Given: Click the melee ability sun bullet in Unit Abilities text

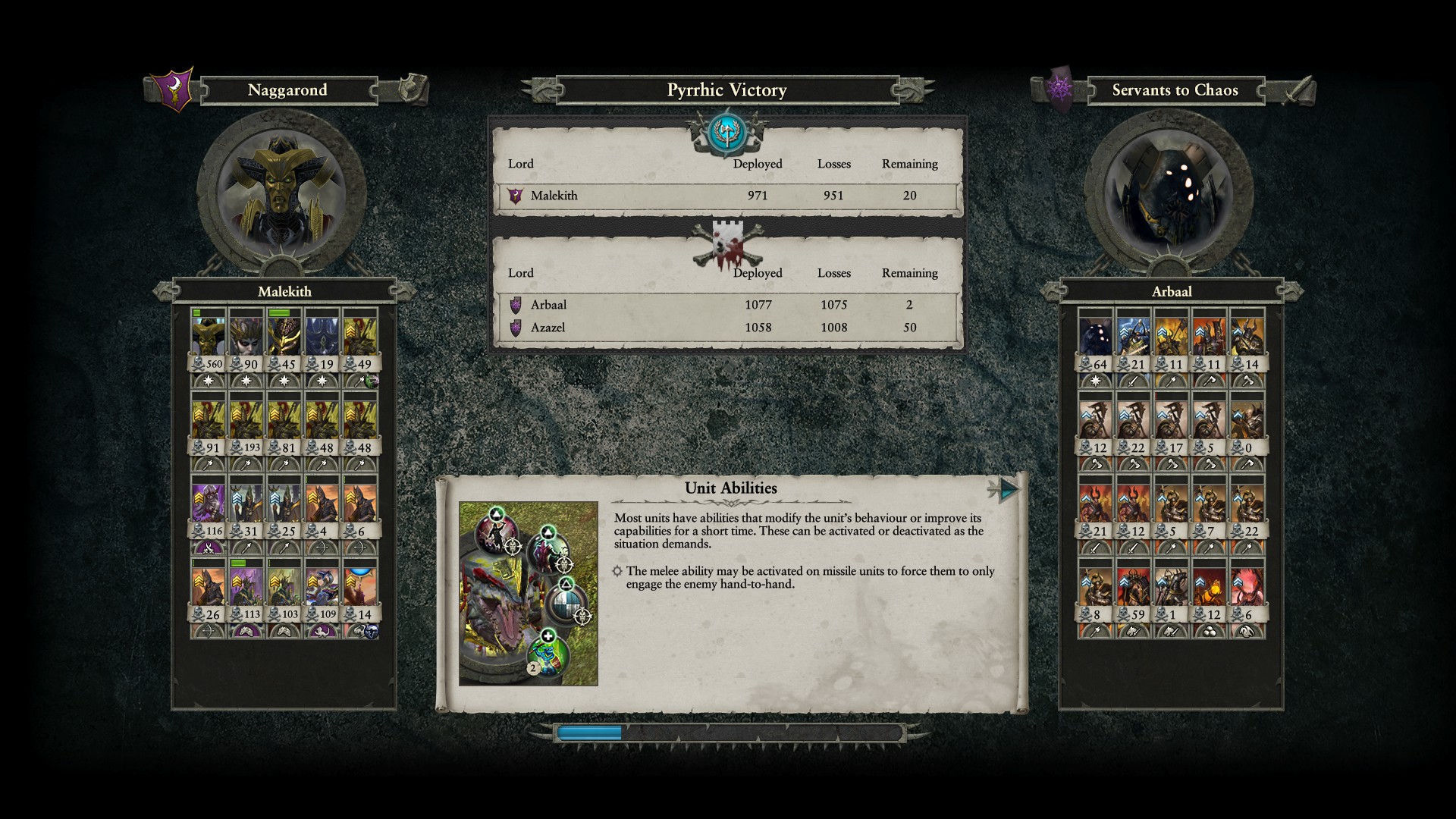Looking at the screenshot, I should pos(617,571).
